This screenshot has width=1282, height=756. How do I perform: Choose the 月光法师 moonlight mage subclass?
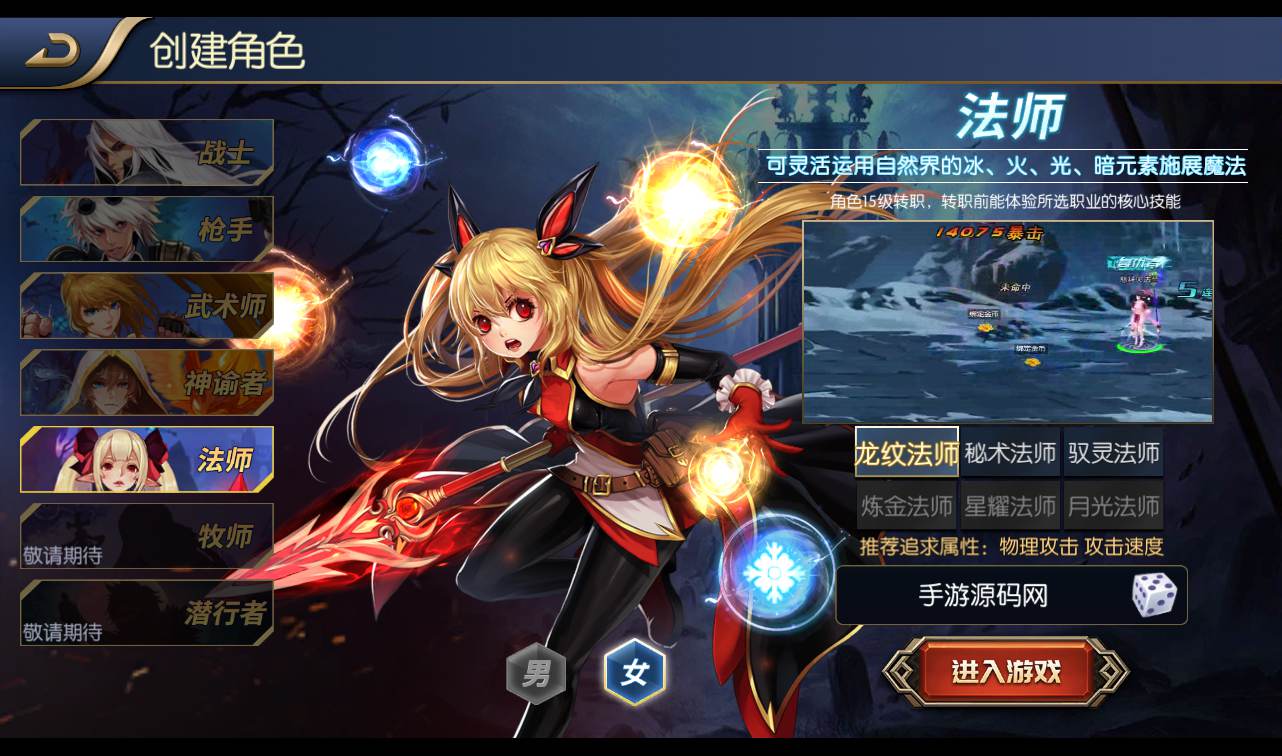[1114, 506]
